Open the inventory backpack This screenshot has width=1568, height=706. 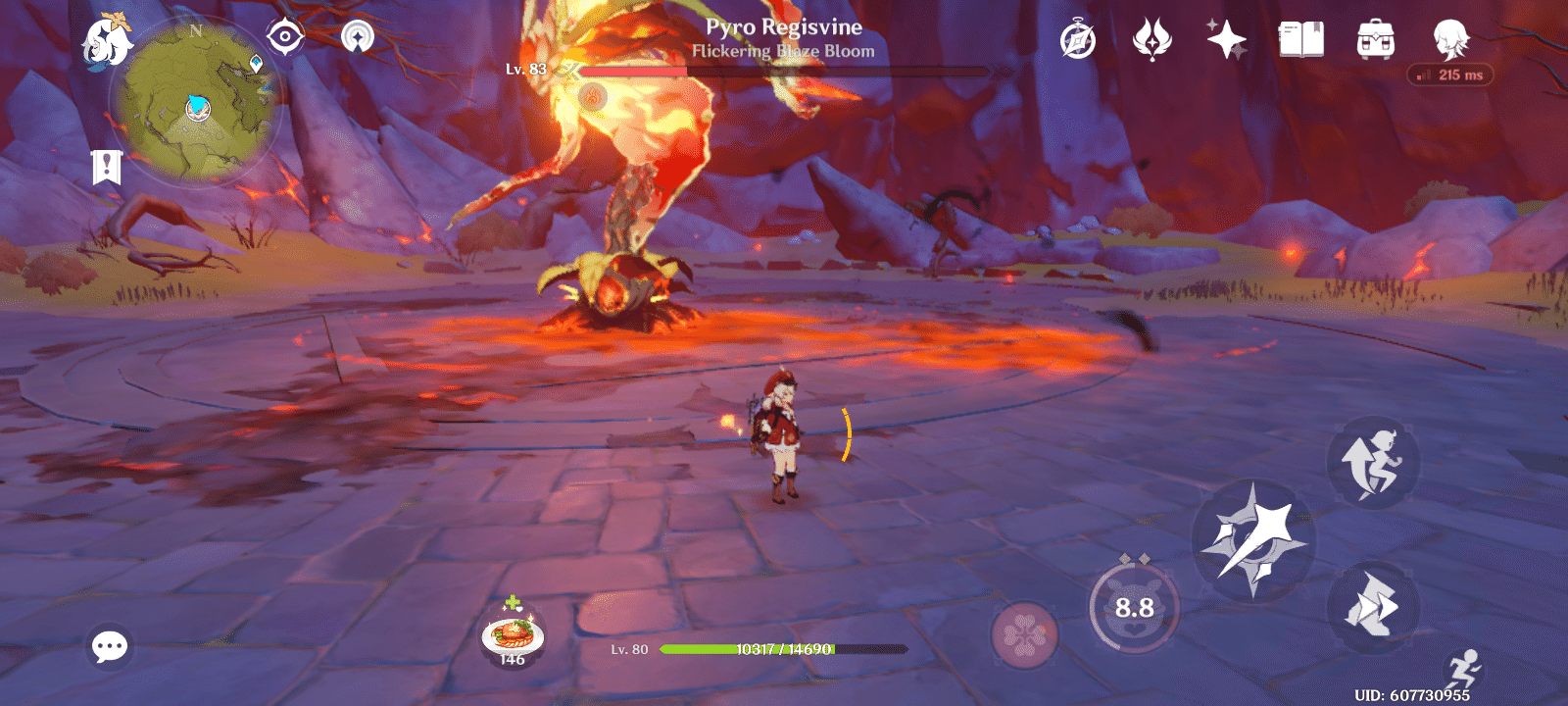pos(1377,39)
